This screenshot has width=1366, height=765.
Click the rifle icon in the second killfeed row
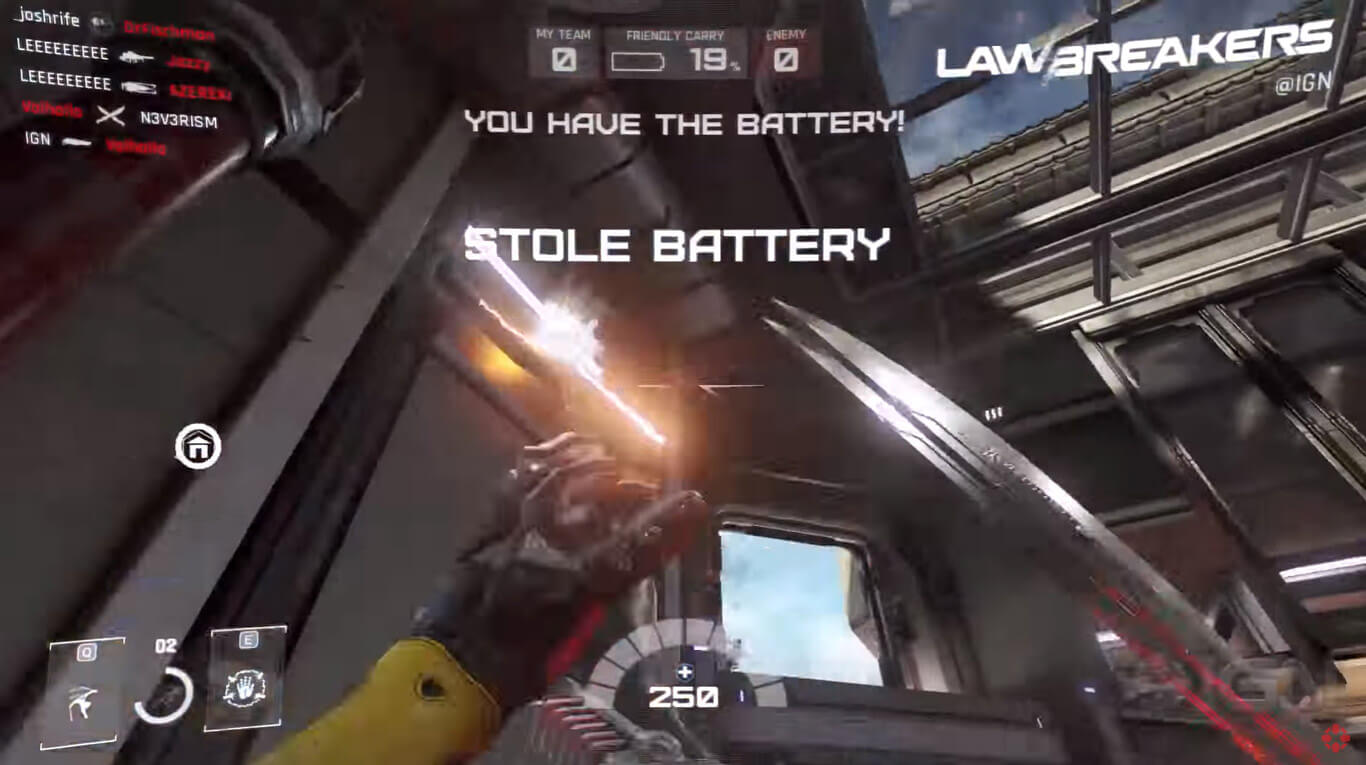pyautogui.click(x=143, y=88)
